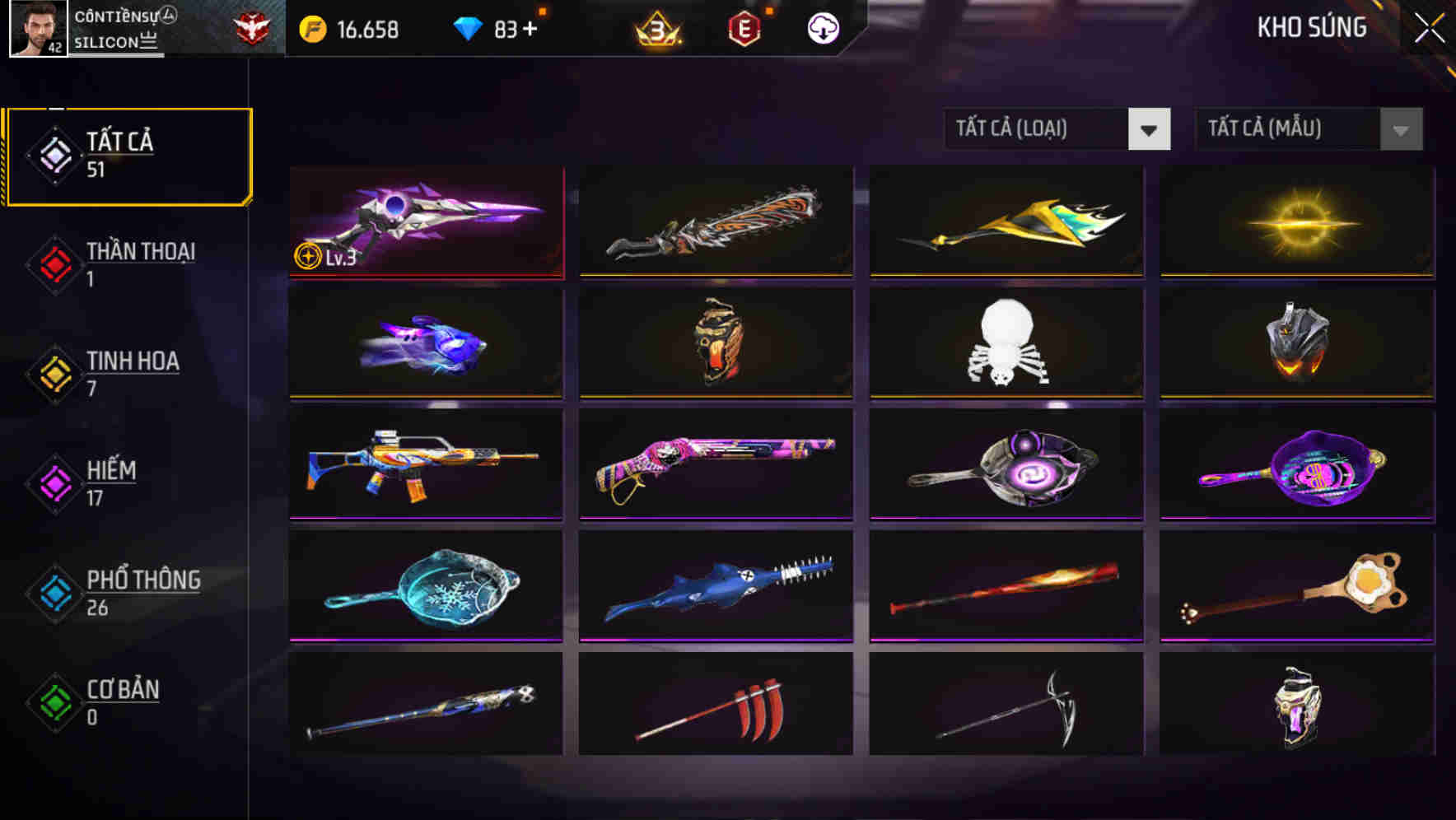Select the Lv.3 purple spear weapon thumbnail
The width and height of the screenshot is (1456, 820).
pyautogui.click(x=425, y=222)
